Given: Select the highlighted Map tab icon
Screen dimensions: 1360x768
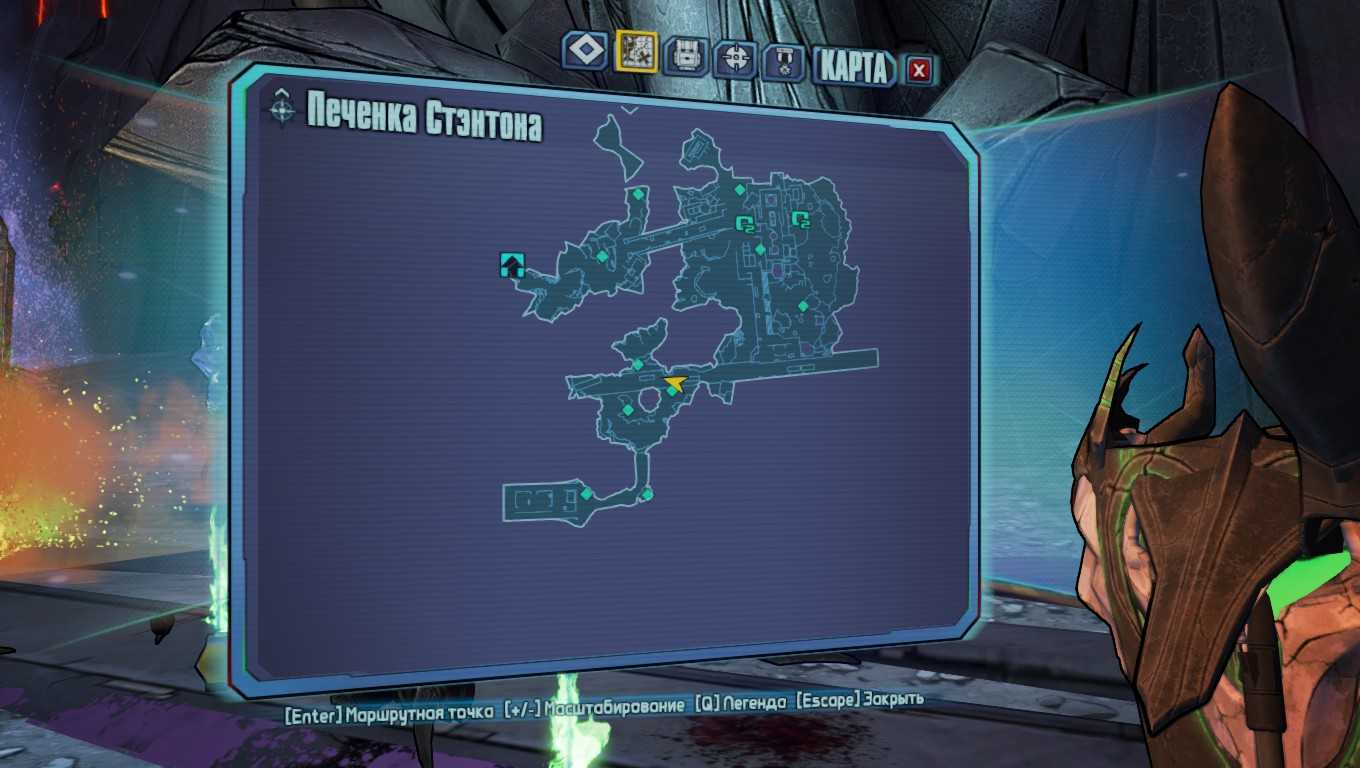Looking at the screenshot, I should click(x=636, y=51).
